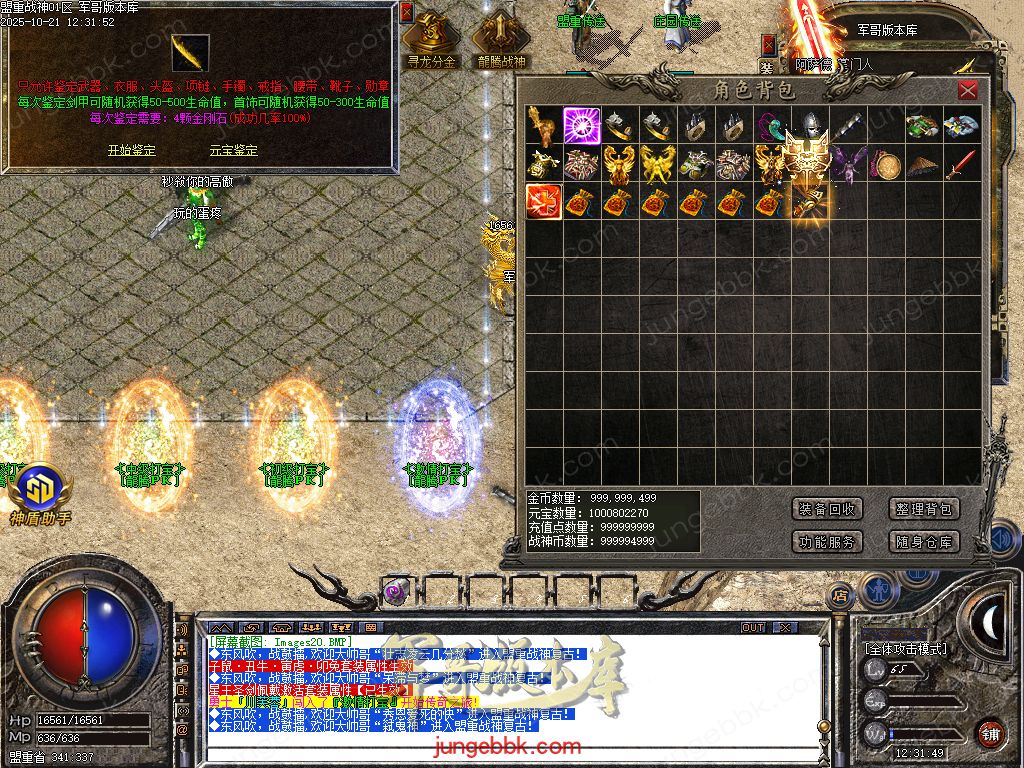Open the 神盾助手 assistant

point(41,494)
